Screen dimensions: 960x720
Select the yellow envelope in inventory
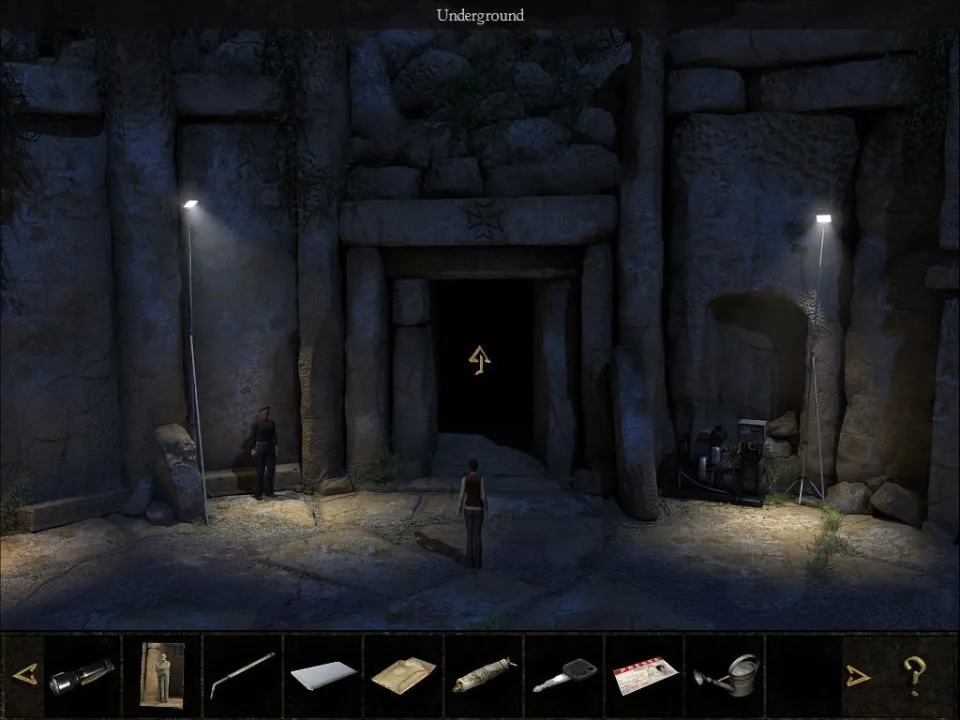click(x=403, y=675)
